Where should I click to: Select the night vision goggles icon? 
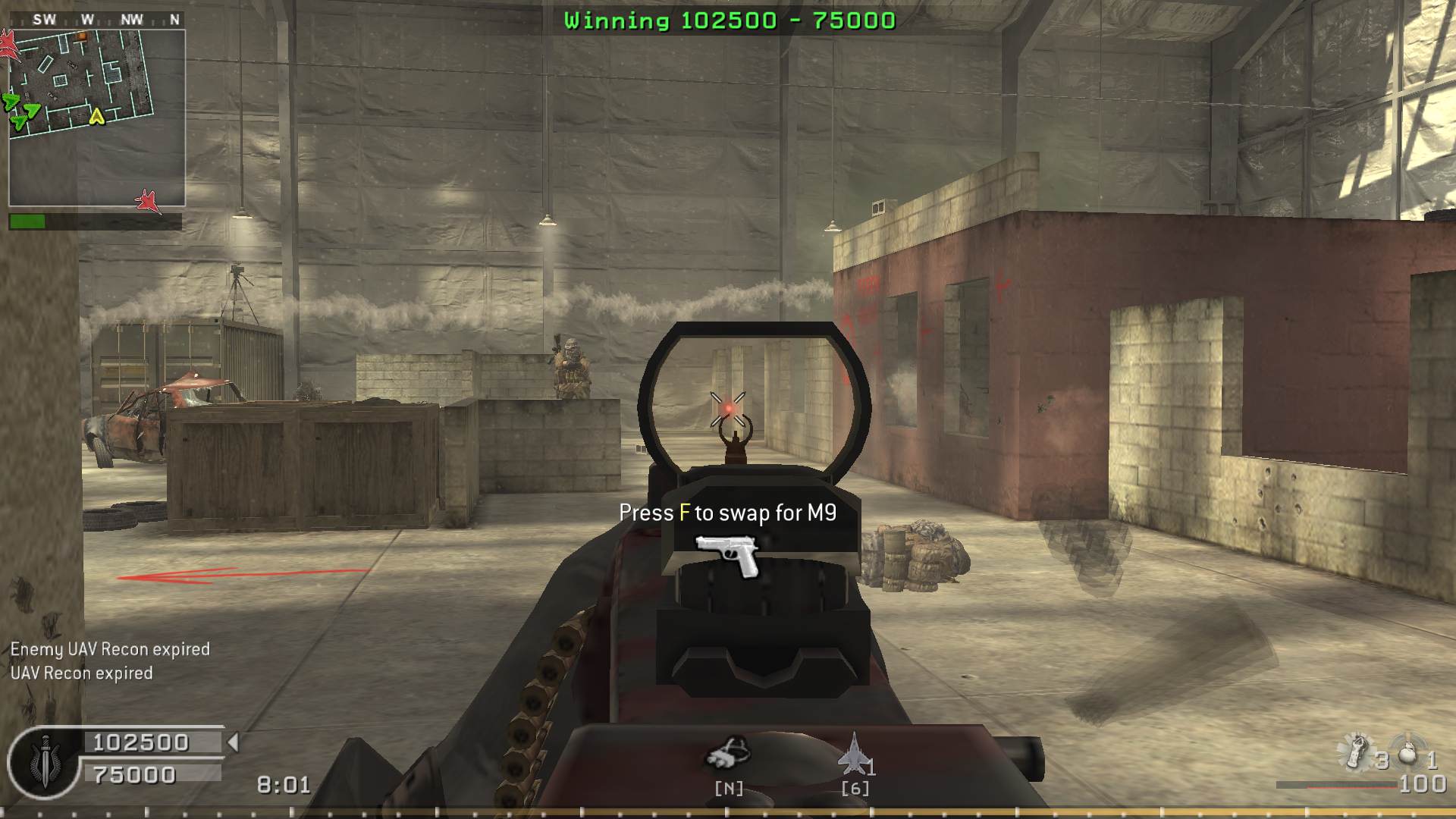point(728,753)
